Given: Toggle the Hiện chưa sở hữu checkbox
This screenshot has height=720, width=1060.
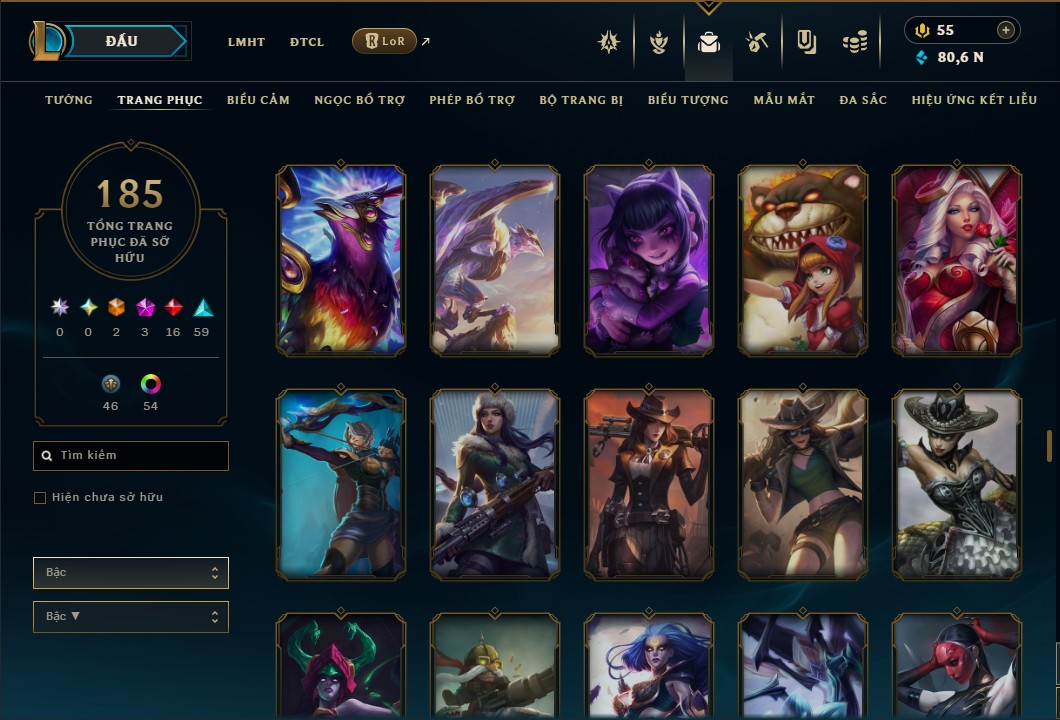Looking at the screenshot, I should pyautogui.click(x=40, y=498).
